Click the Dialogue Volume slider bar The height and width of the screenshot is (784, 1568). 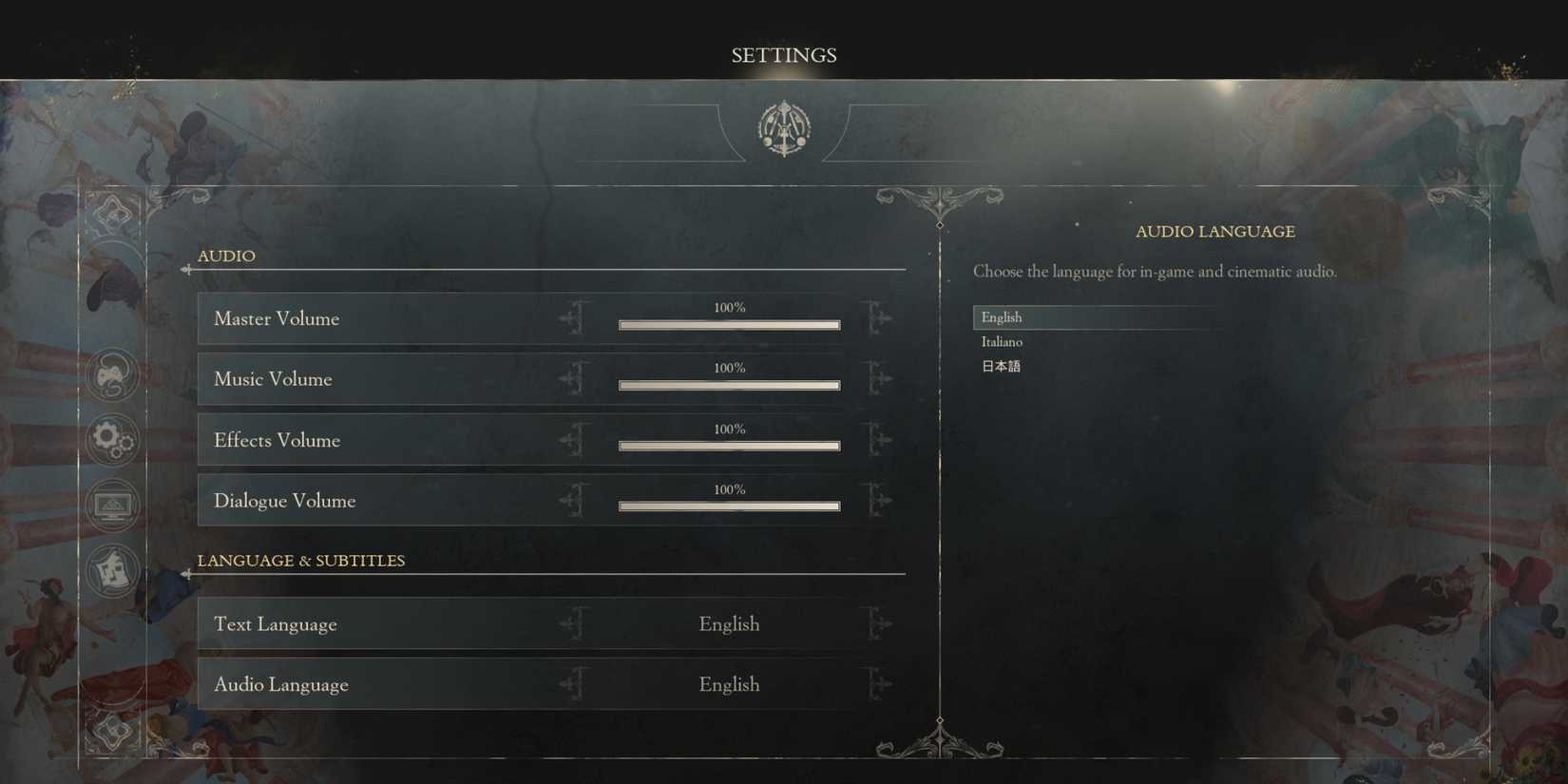pos(729,507)
